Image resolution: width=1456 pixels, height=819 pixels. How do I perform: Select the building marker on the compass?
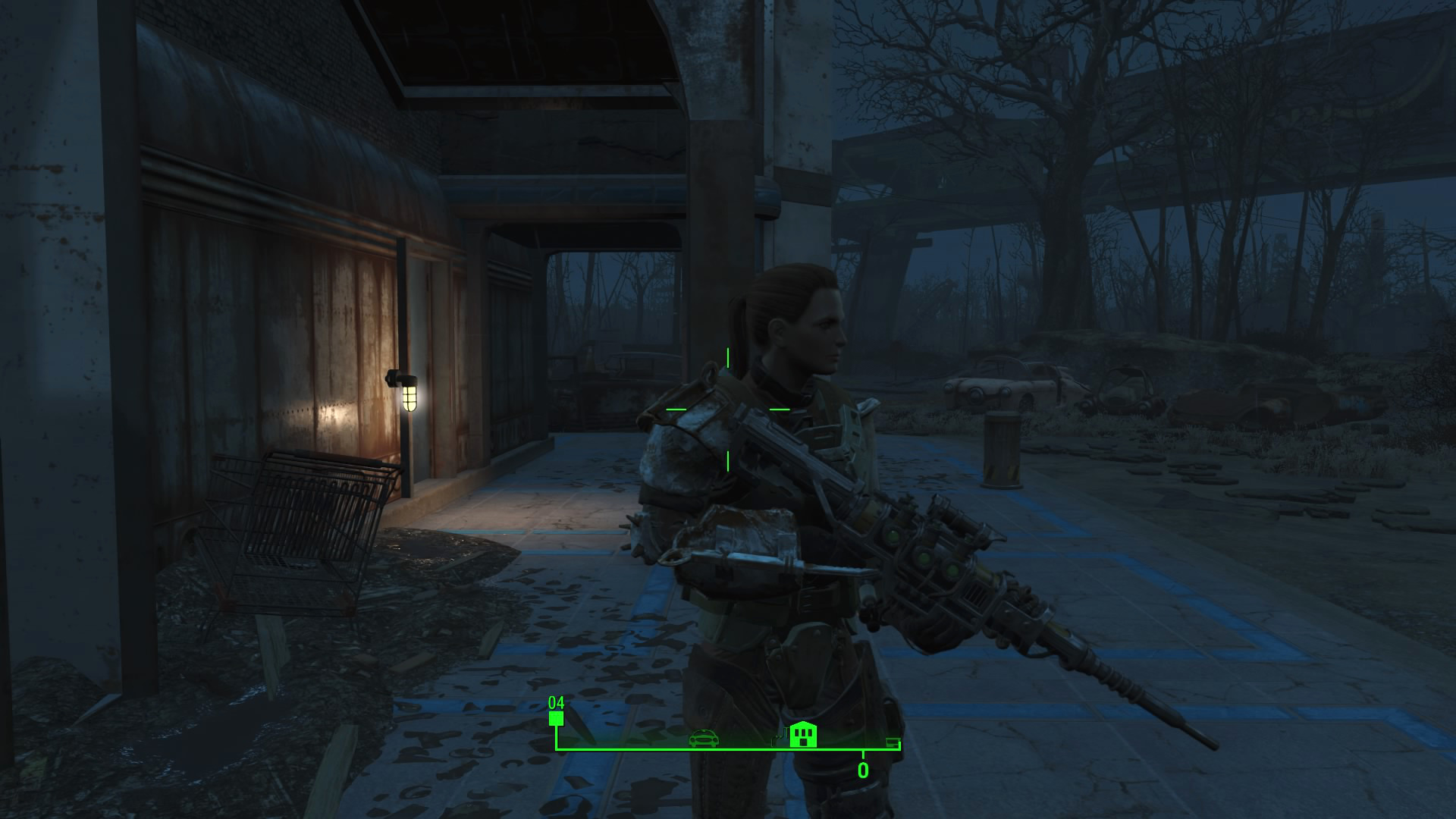point(803,734)
